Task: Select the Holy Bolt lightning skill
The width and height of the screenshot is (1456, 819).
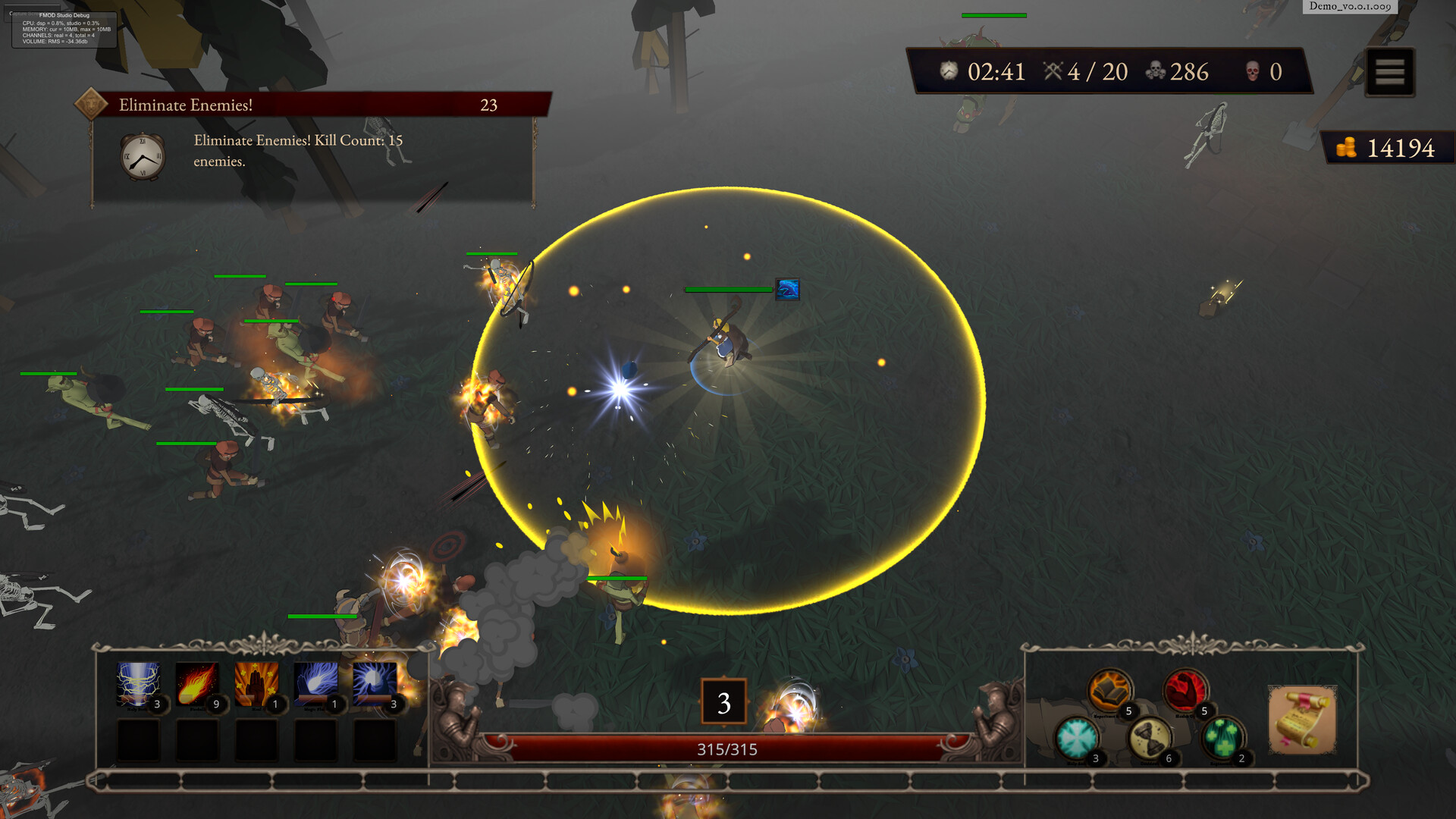Action: (138, 684)
